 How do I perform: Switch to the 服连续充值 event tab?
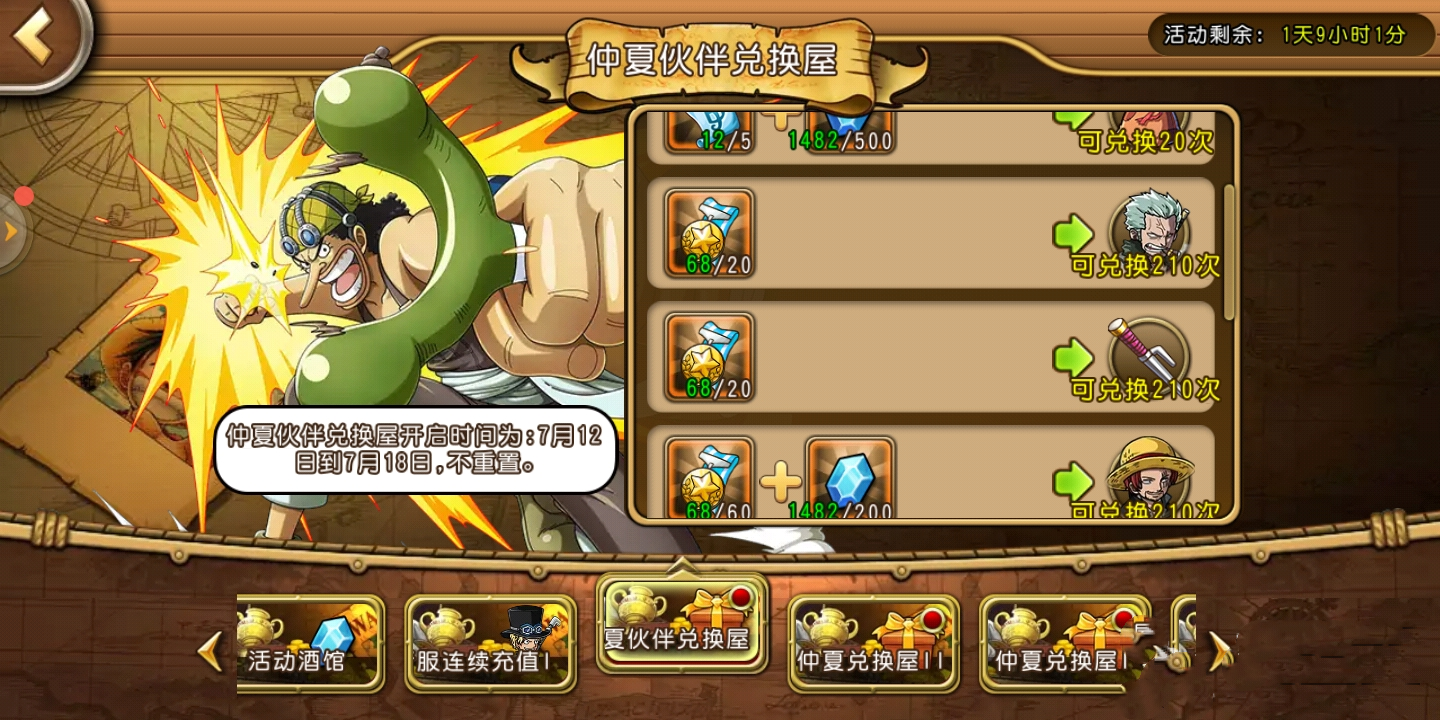tap(490, 643)
